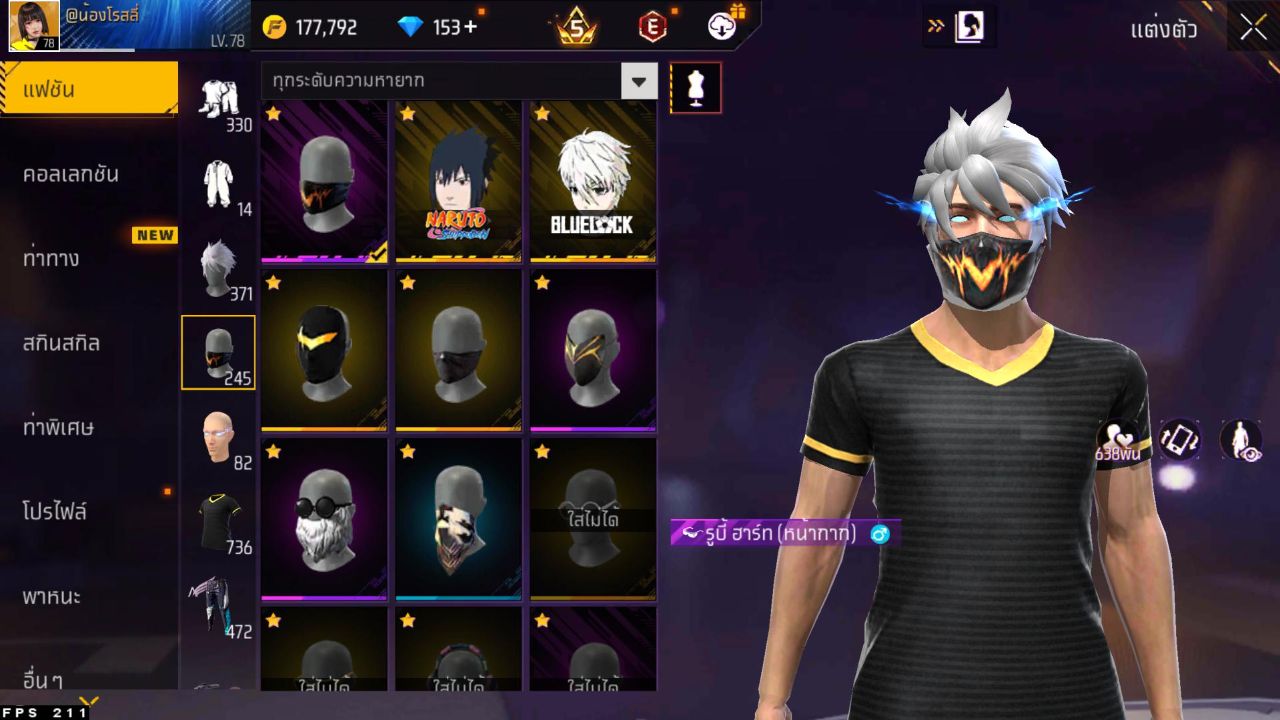The width and height of the screenshot is (1280, 720).
Task: Select the mask category with count 245
Action: tap(218, 350)
